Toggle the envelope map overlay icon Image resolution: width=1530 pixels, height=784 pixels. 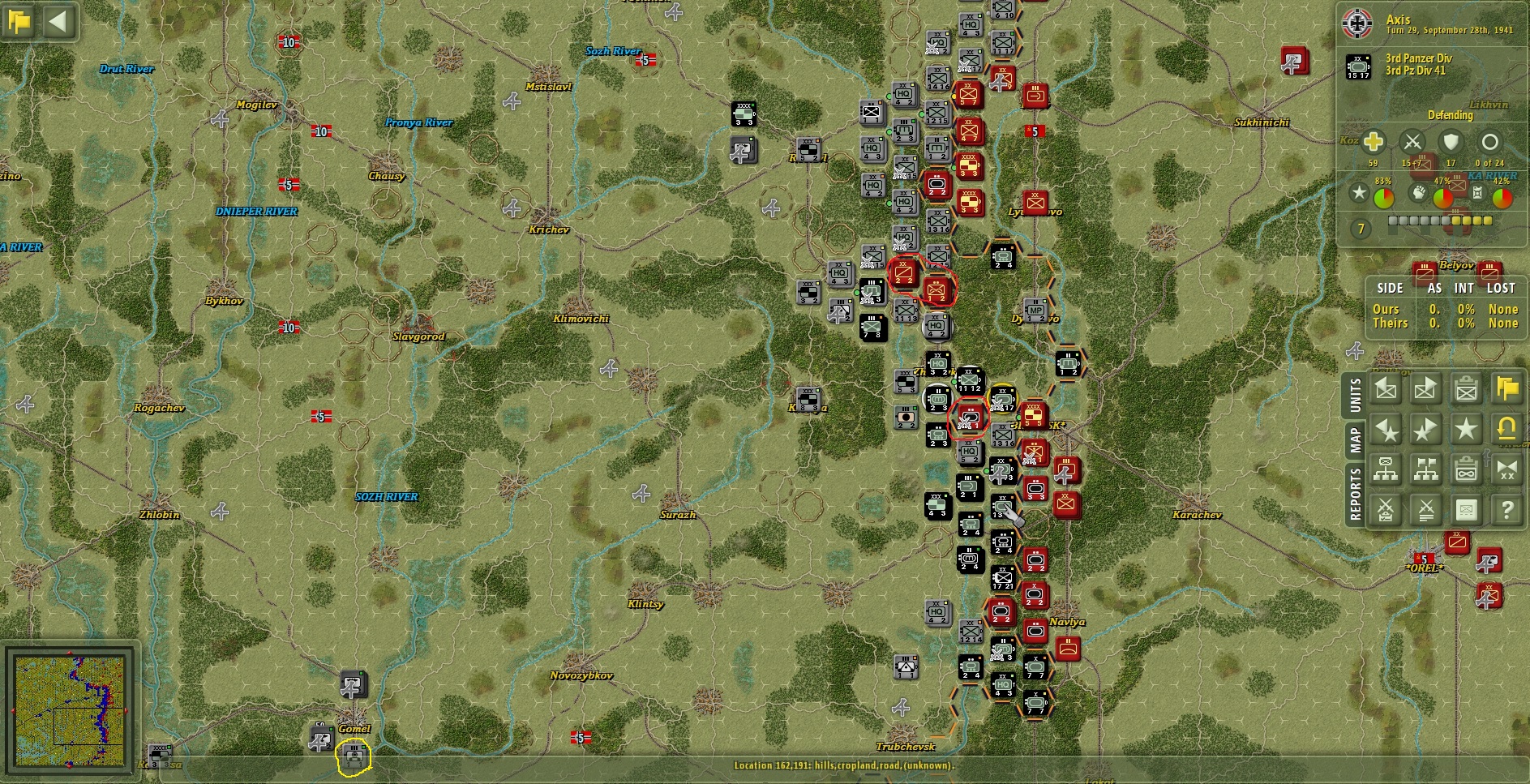[1467, 510]
